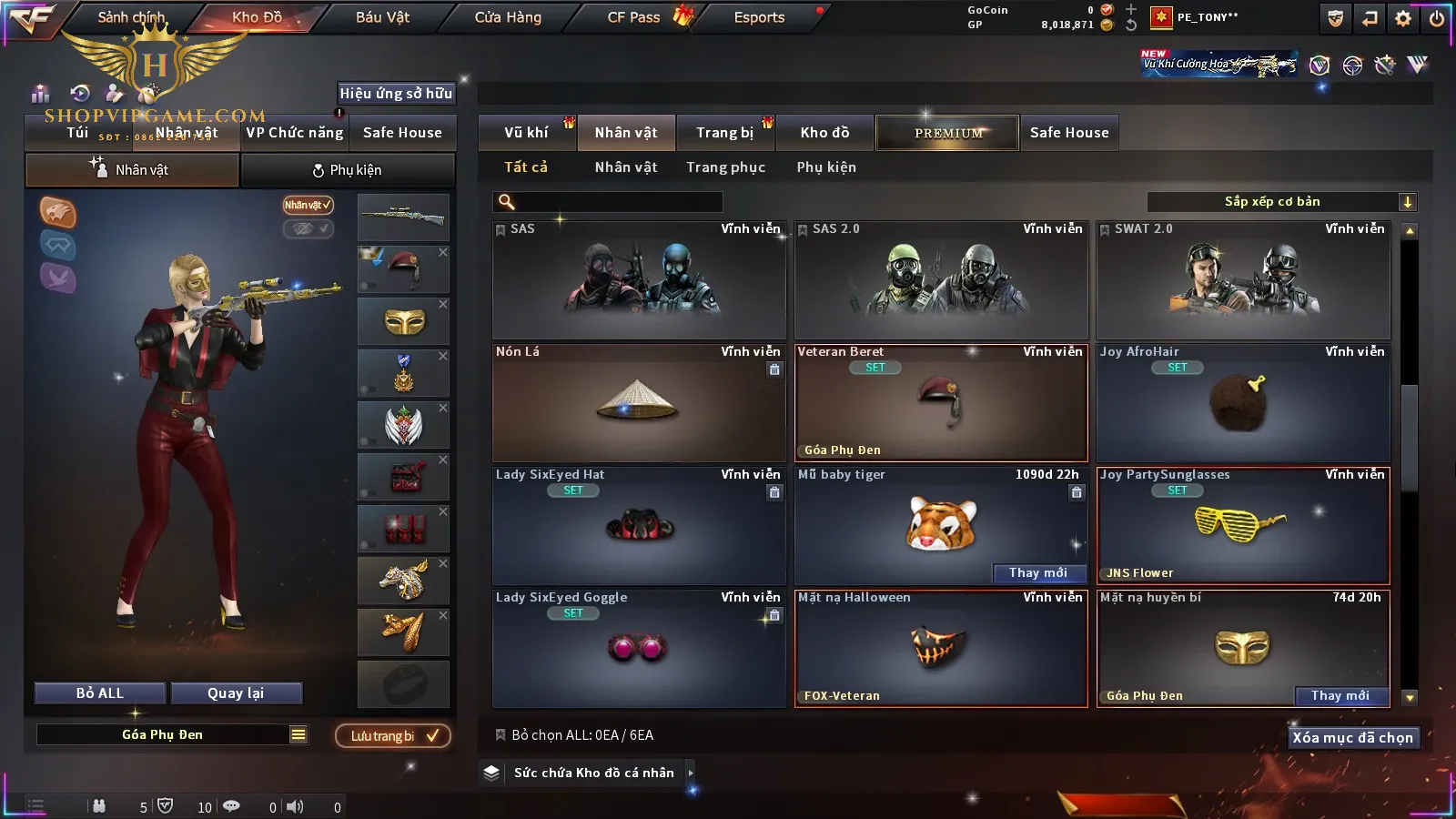Open the Cửa Hàng shop menu

tap(508, 17)
